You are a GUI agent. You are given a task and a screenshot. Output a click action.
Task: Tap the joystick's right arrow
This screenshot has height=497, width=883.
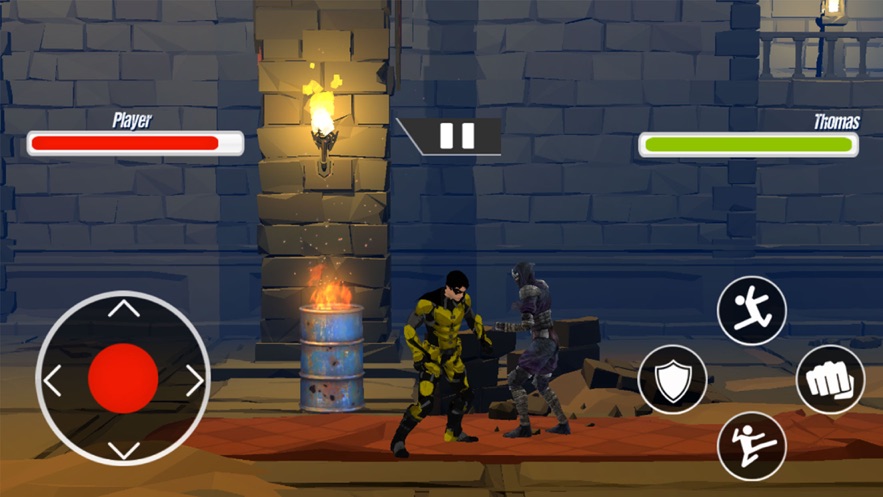(194, 380)
